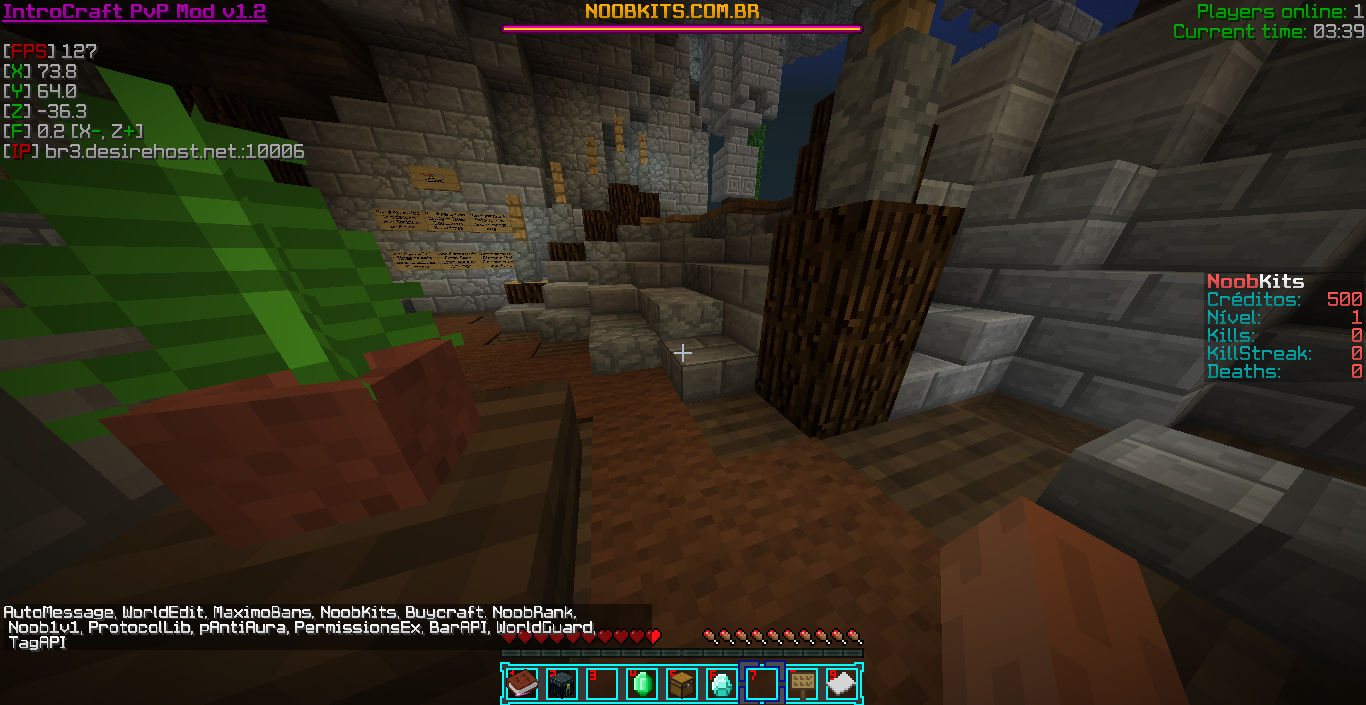Choose the paper item in the hotbar
Viewport: 1366px width, 705px height.
(x=842, y=684)
